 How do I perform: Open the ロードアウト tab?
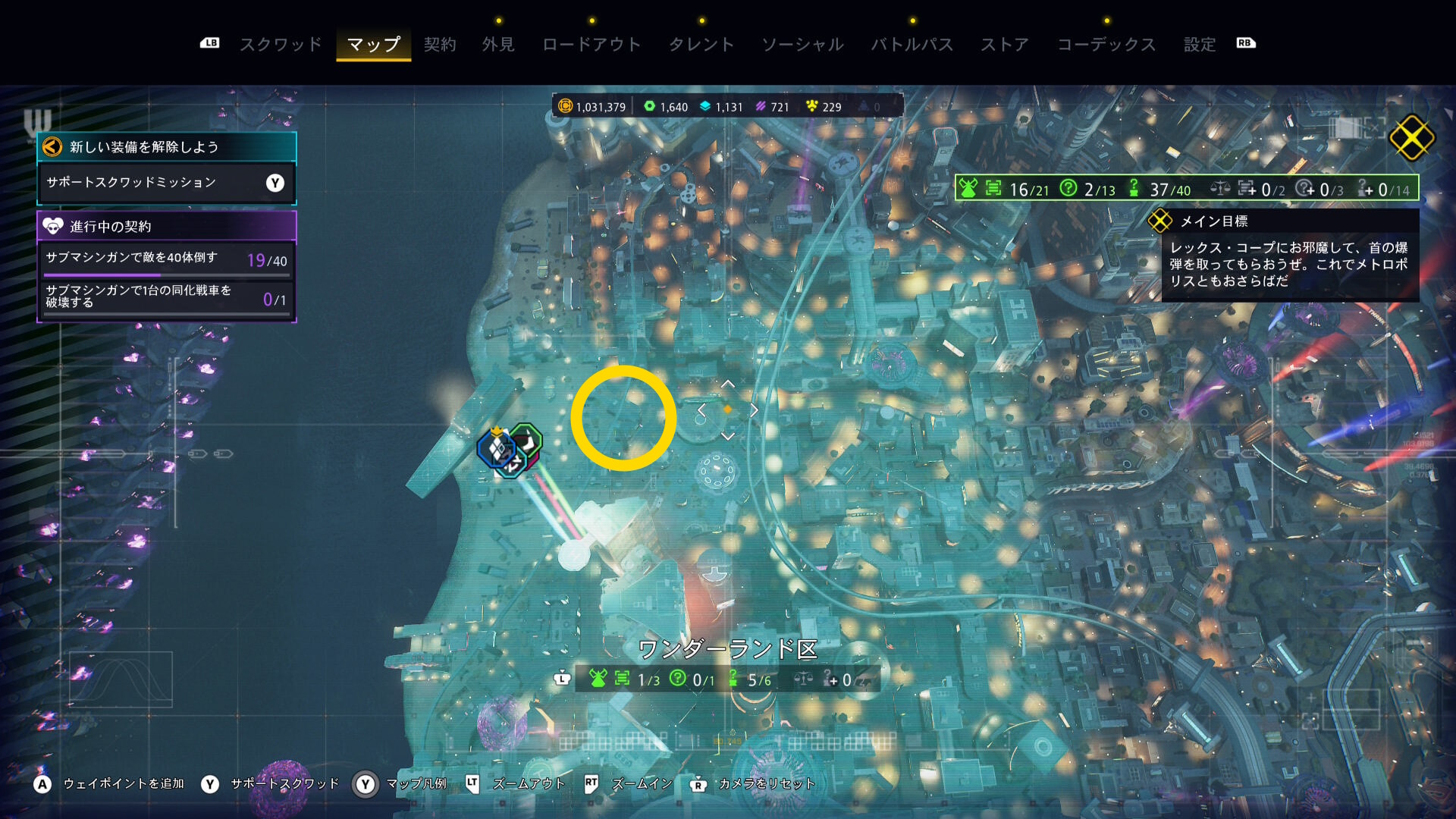[x=591, y=45]
